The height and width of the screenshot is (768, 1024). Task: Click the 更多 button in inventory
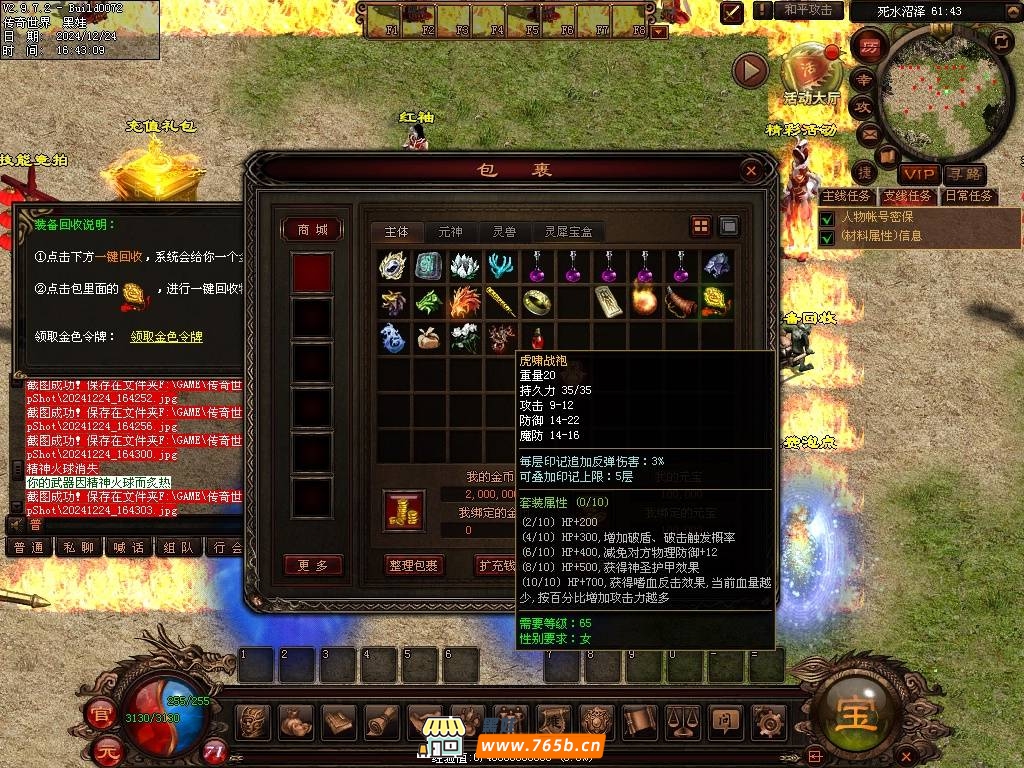coord(312,565)
